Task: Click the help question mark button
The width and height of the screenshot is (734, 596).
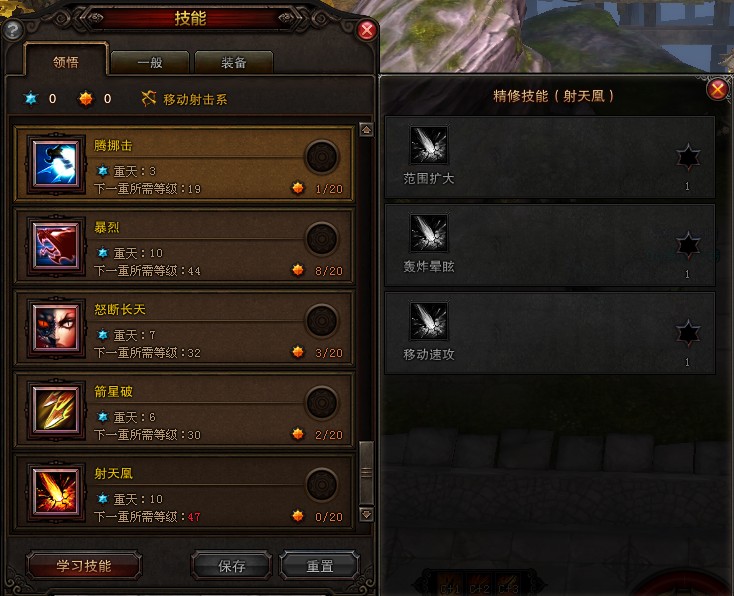Action: click(x=13, y=31)
